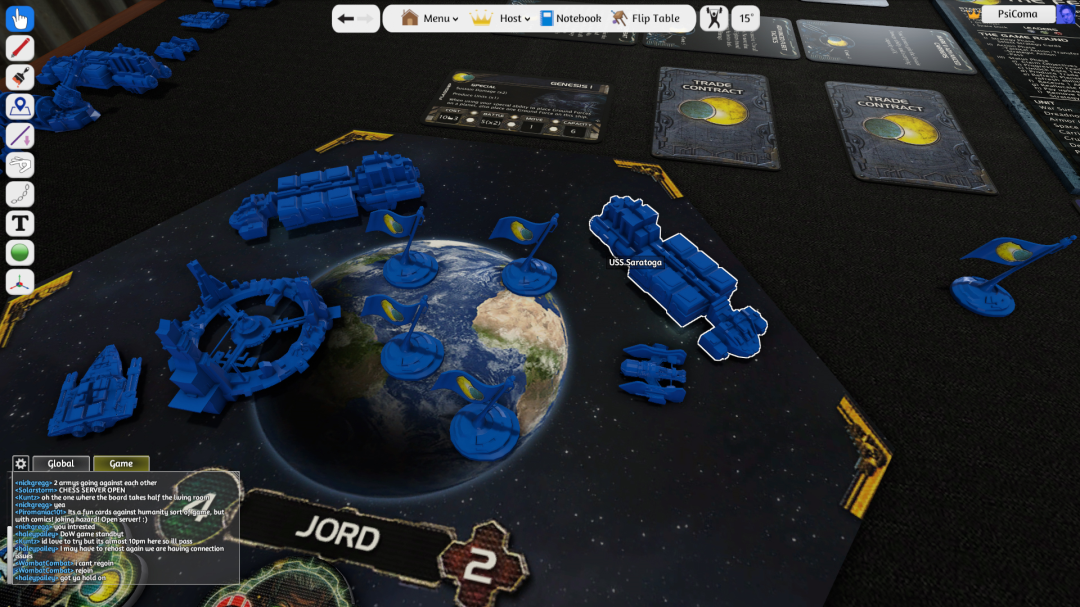Pick the paintbrush tool
The image size is (1080, 607).
[20, 77]
